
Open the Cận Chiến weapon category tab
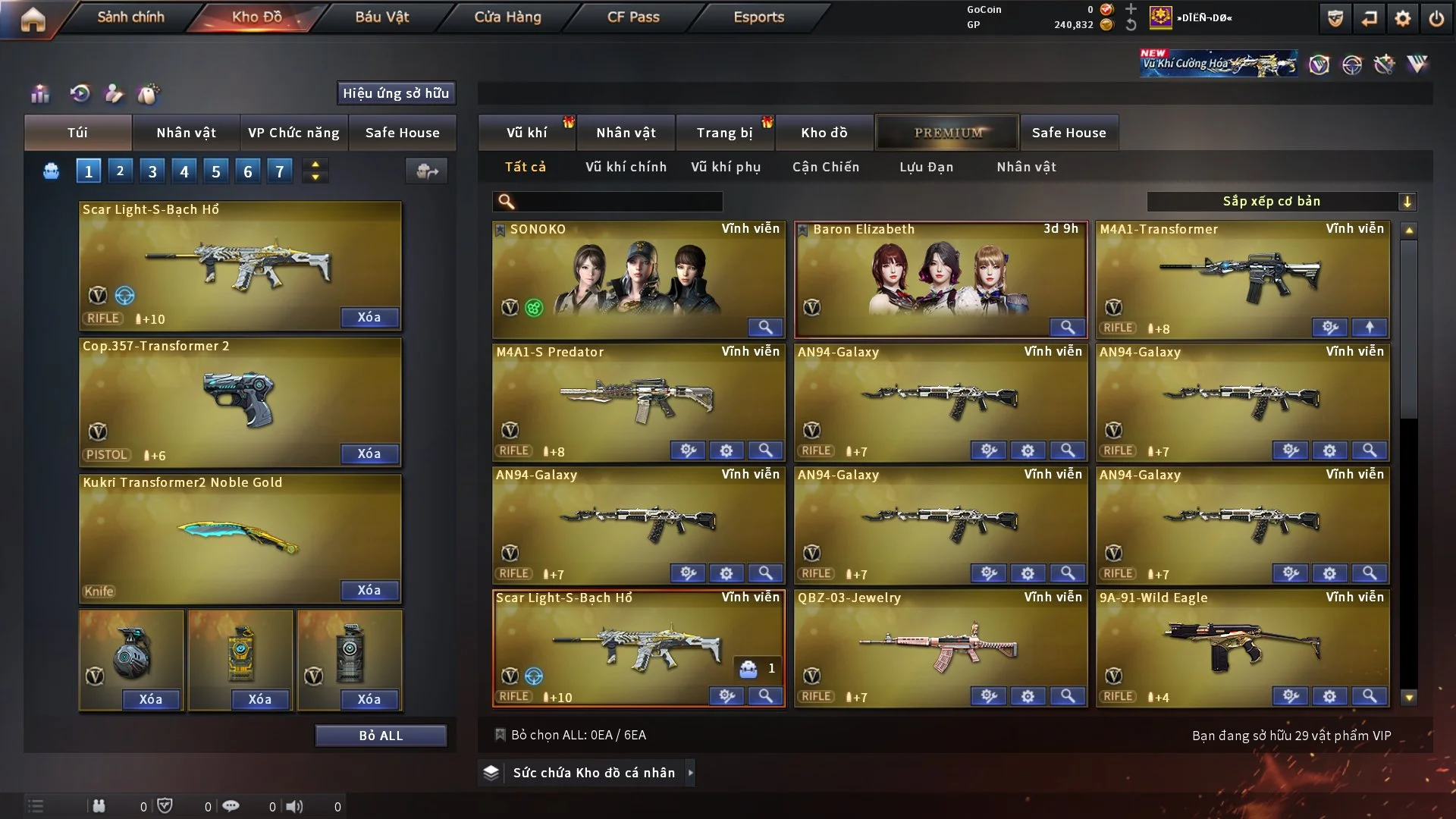coord(825,166)
